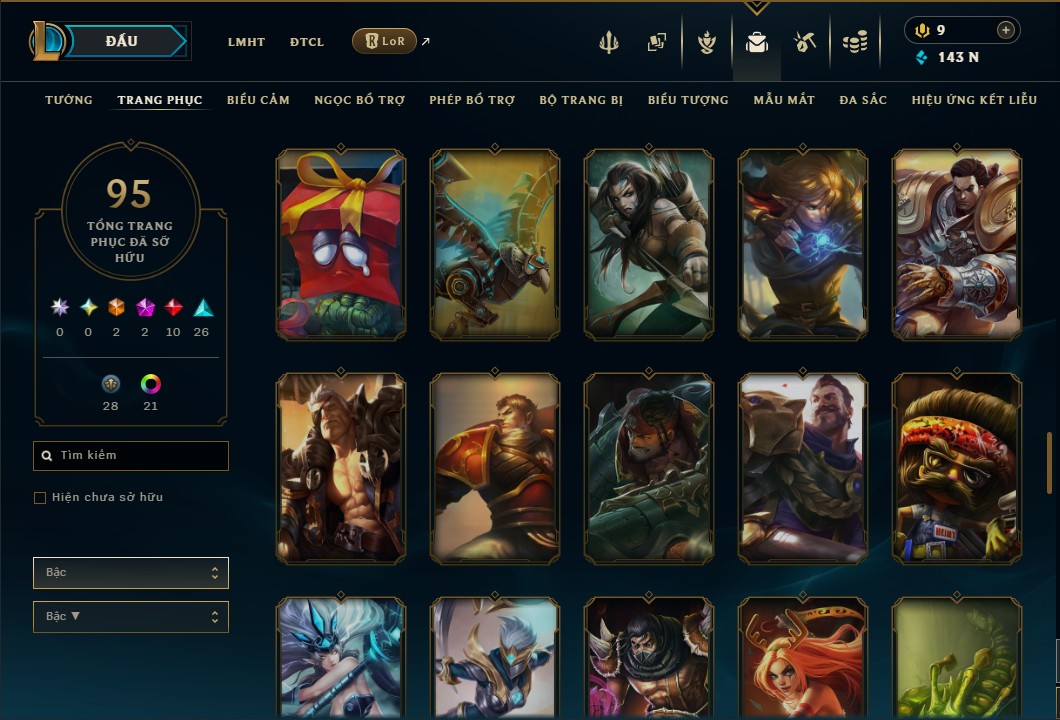Image resolution: width=1060 pixels, height=720 pixels.
Task: Switch to the ĐA SẮC tab
Action: (x=863, y=100)
